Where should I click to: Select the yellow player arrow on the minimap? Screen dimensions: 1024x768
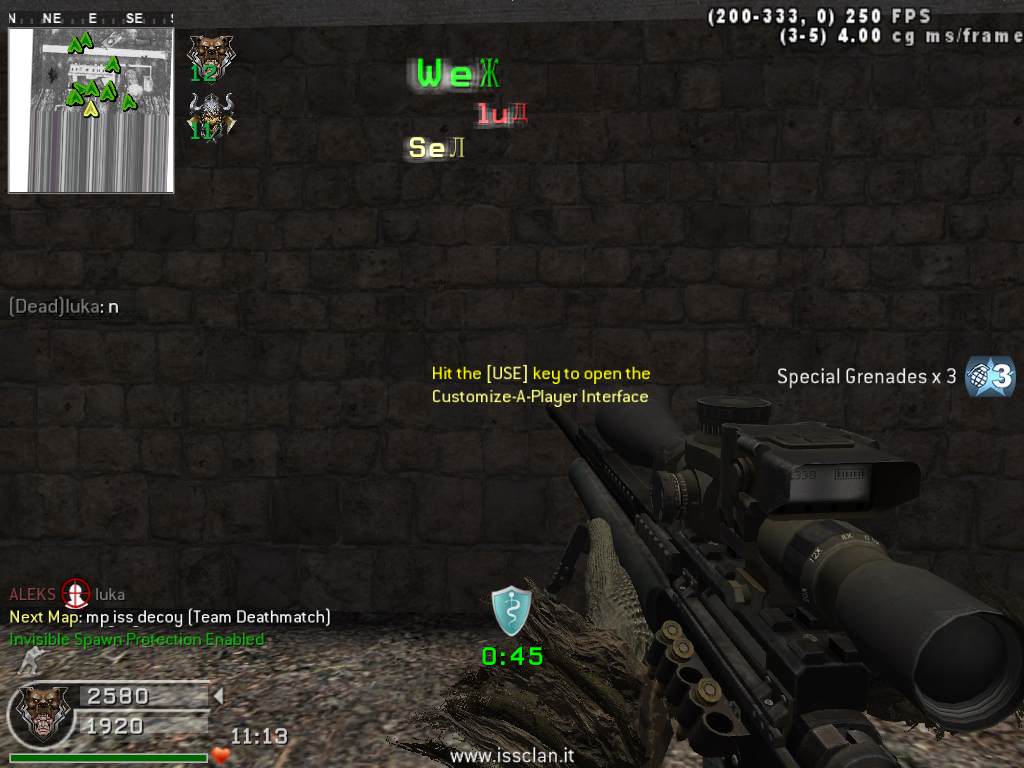pos(91,108)
